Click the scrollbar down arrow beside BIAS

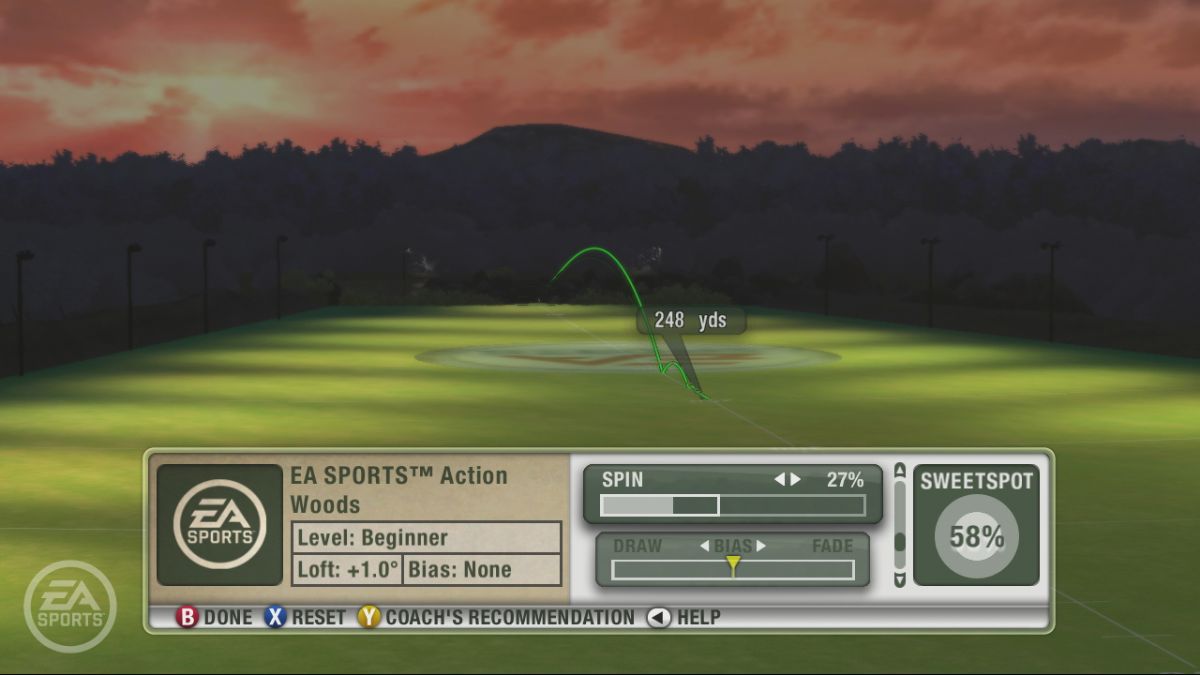point(900,580)
